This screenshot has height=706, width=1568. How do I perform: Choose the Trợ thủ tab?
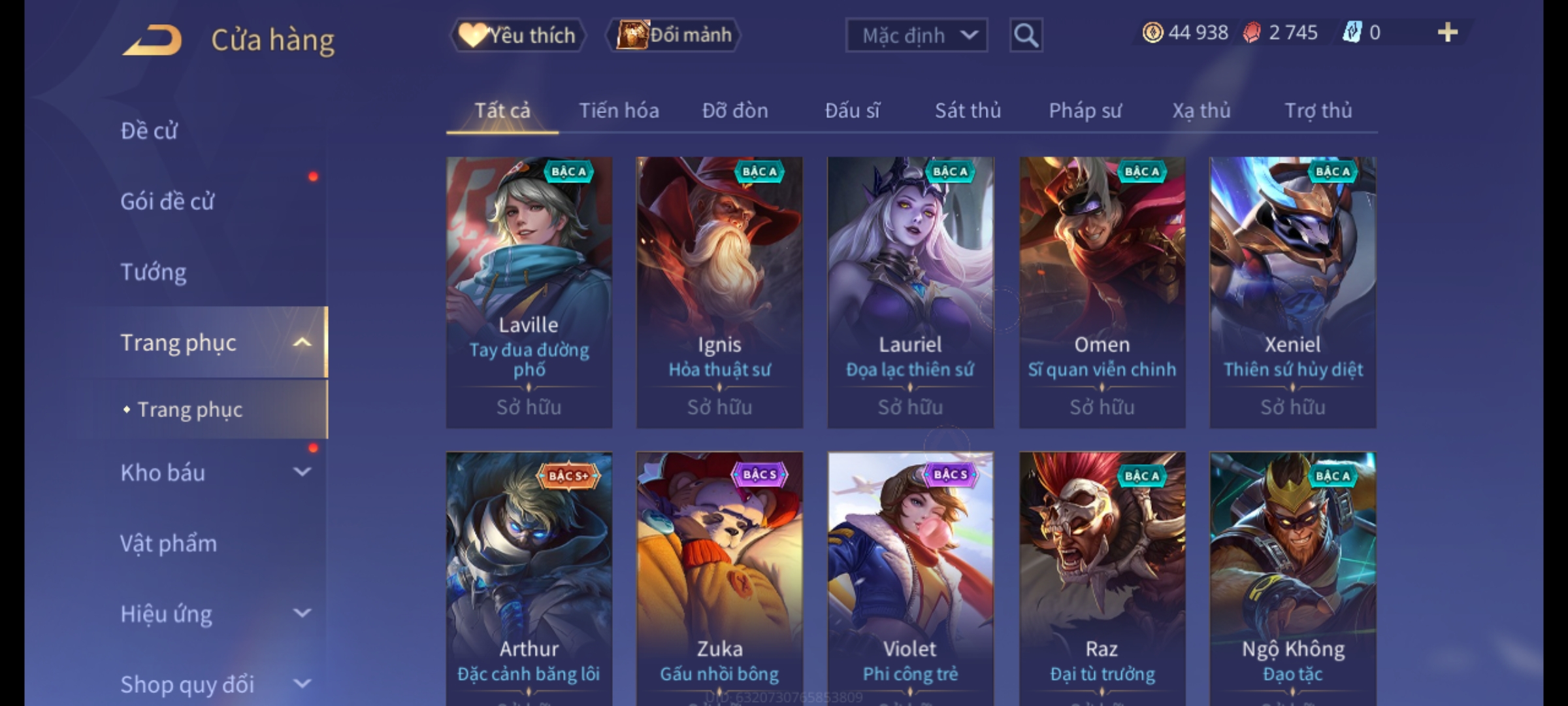pos(1318,111)
